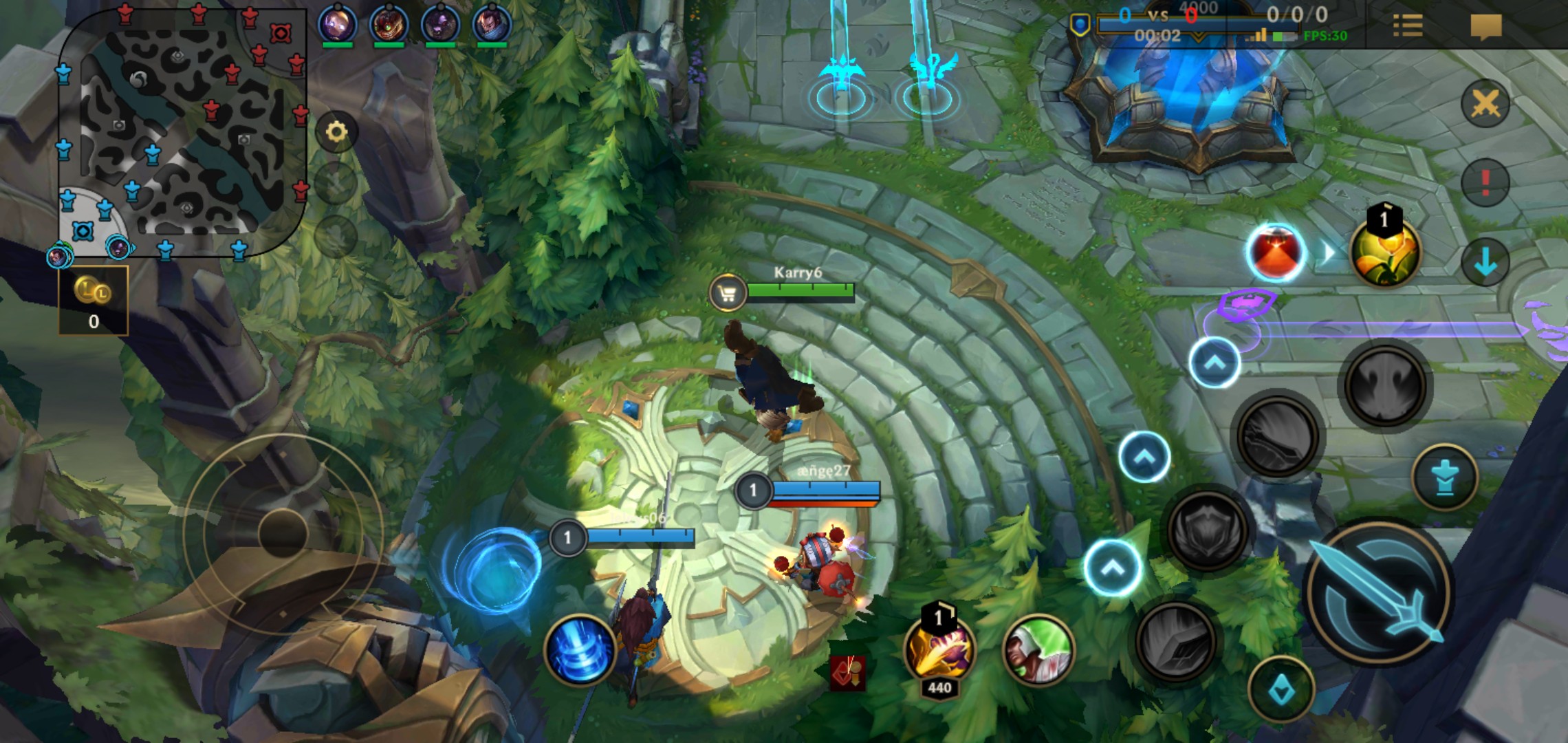The width and height of the screenshot is (1568, 743).
Task: Open the chat speech bubble
Action: click(x=1485, y=28)
